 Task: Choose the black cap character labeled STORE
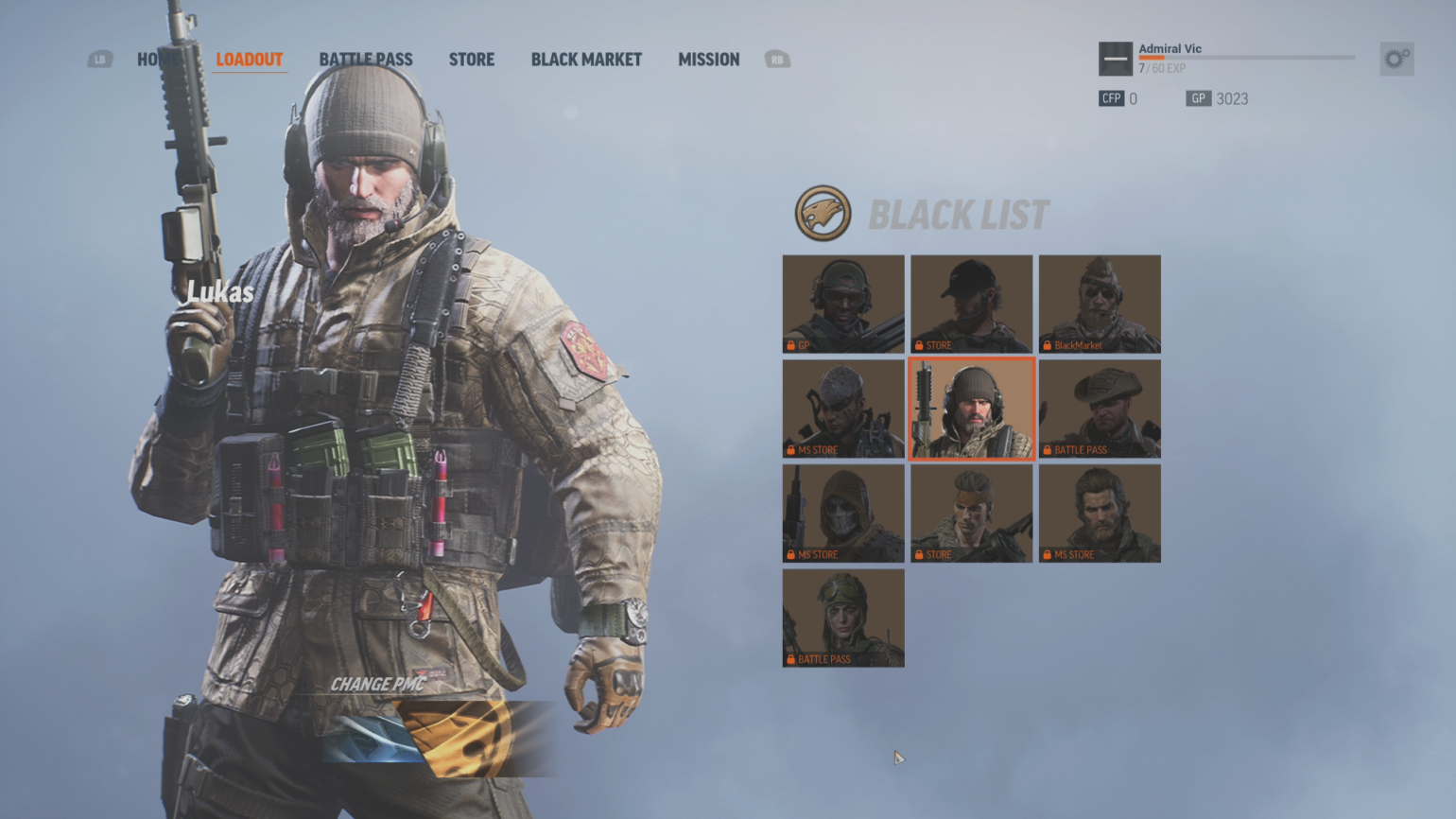[971, 304]
